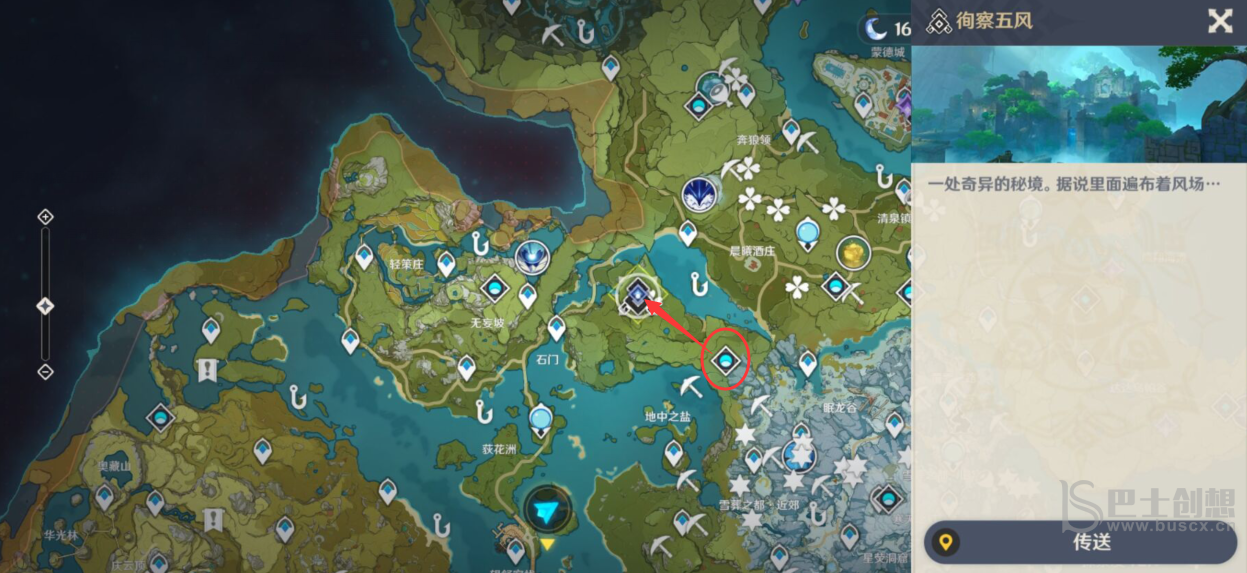Select the domain marker left of the 无妄坡 boss
The image size is (1247, 573).
[494, 290]
